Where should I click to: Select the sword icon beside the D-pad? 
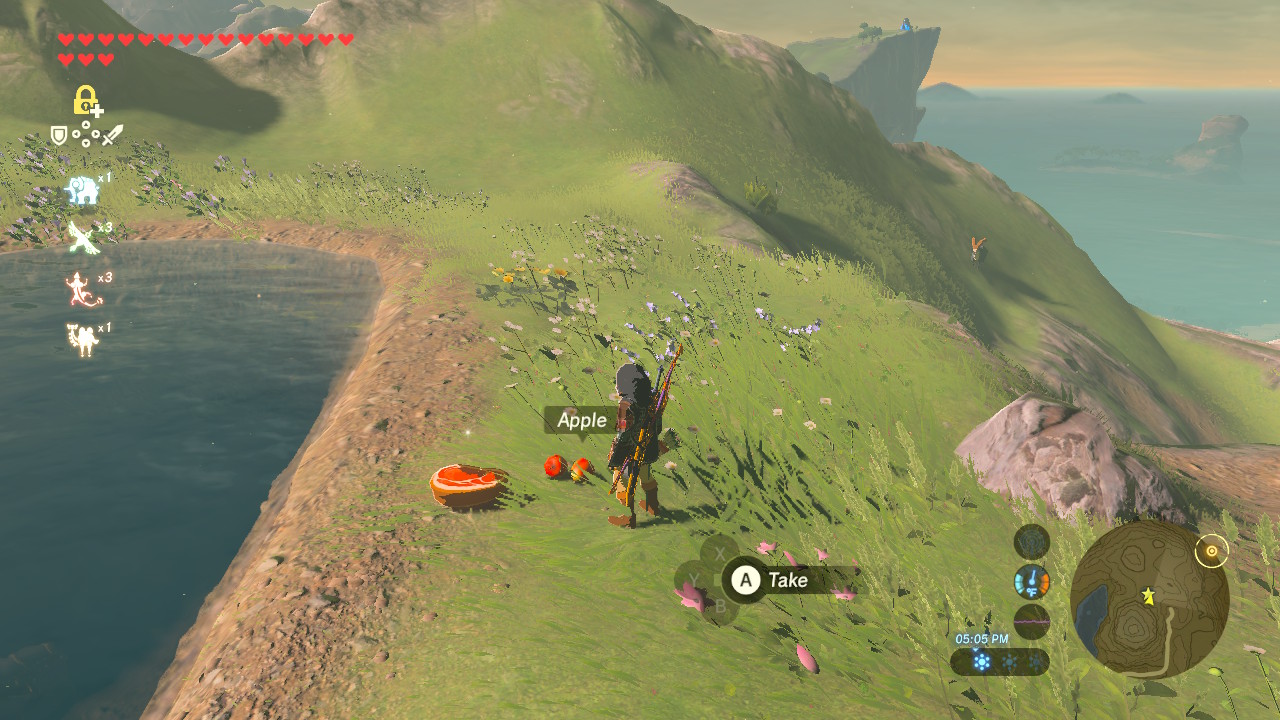click(112, 134)
